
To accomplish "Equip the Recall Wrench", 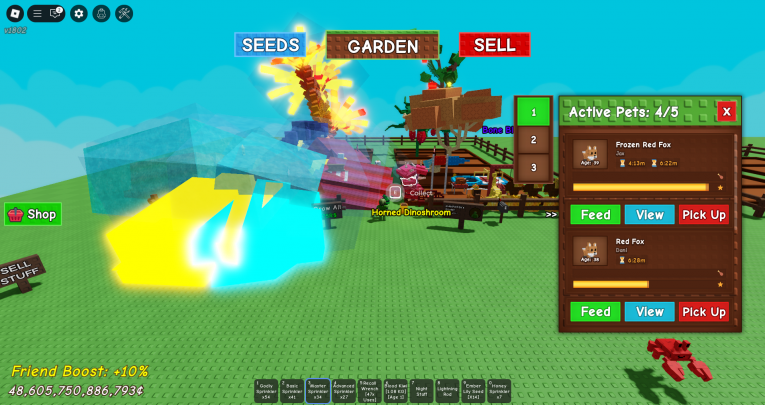I will pyautogui.click(x=370, y=391).
